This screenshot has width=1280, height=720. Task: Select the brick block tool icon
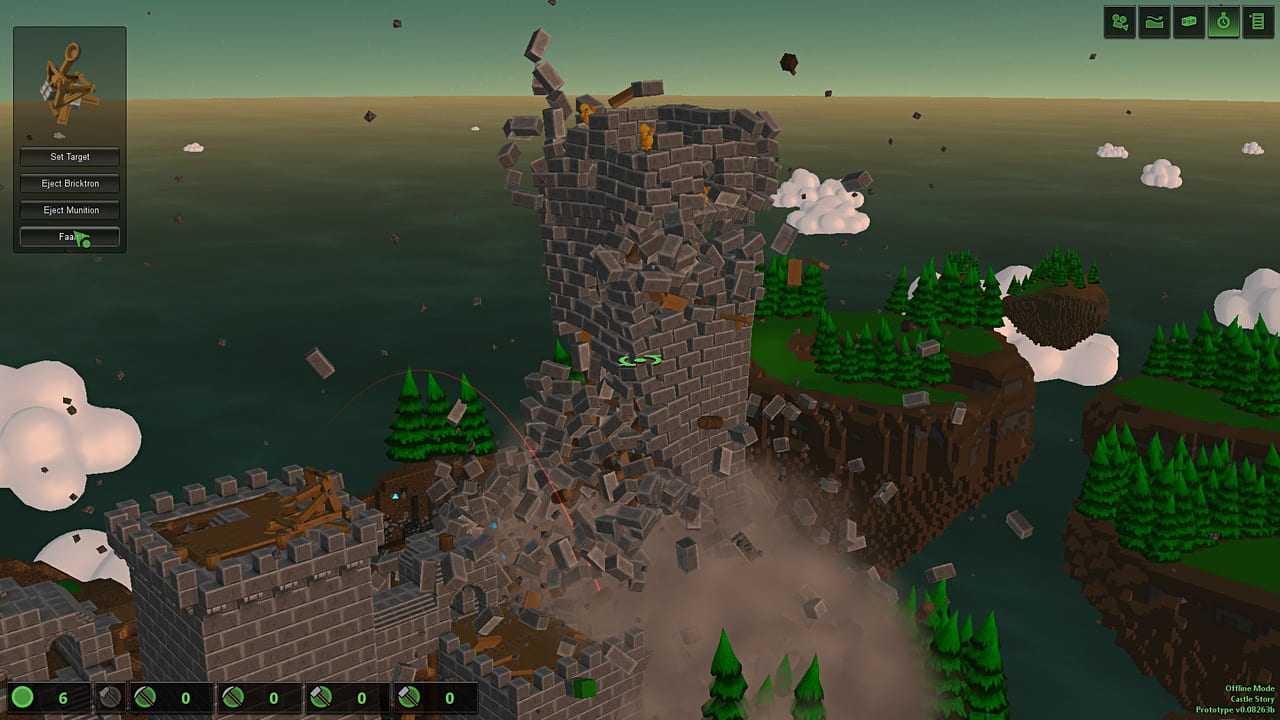tap(1188, 22)
